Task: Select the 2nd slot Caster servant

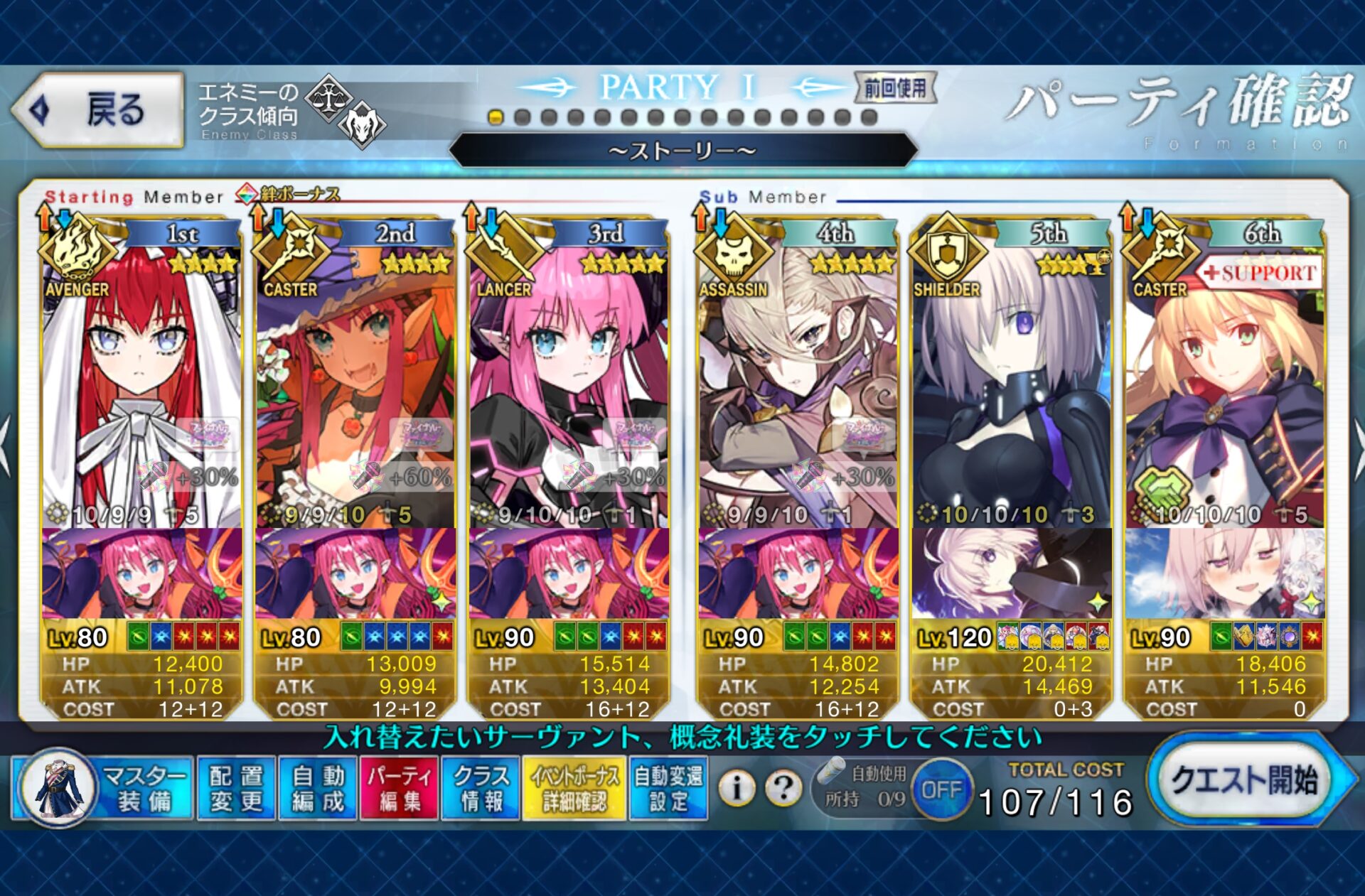Action: [x=355, y=384]
